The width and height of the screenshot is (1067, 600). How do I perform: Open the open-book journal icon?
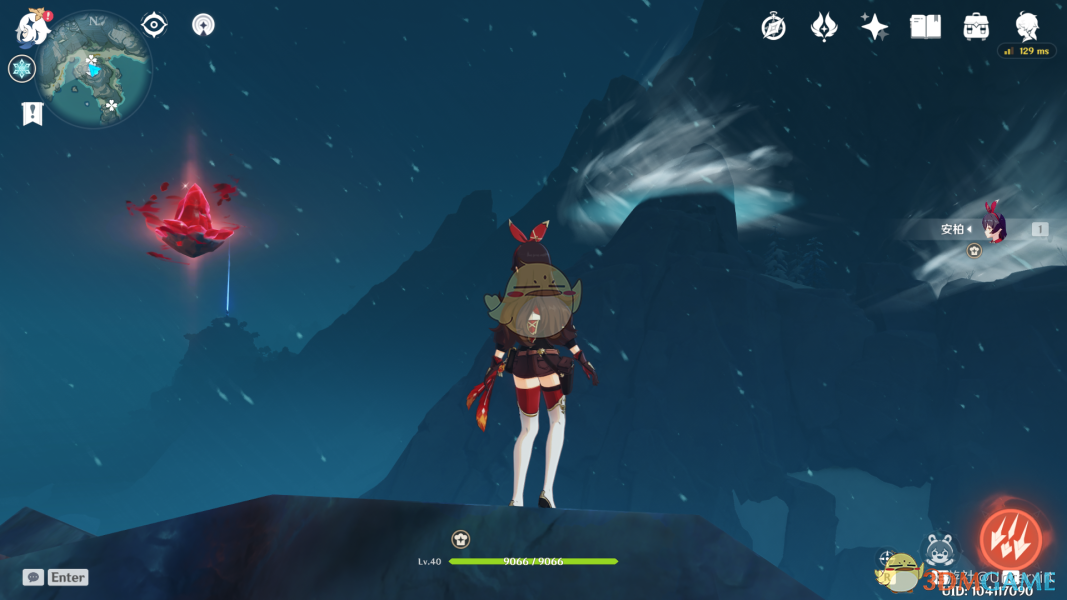[925, 27]
